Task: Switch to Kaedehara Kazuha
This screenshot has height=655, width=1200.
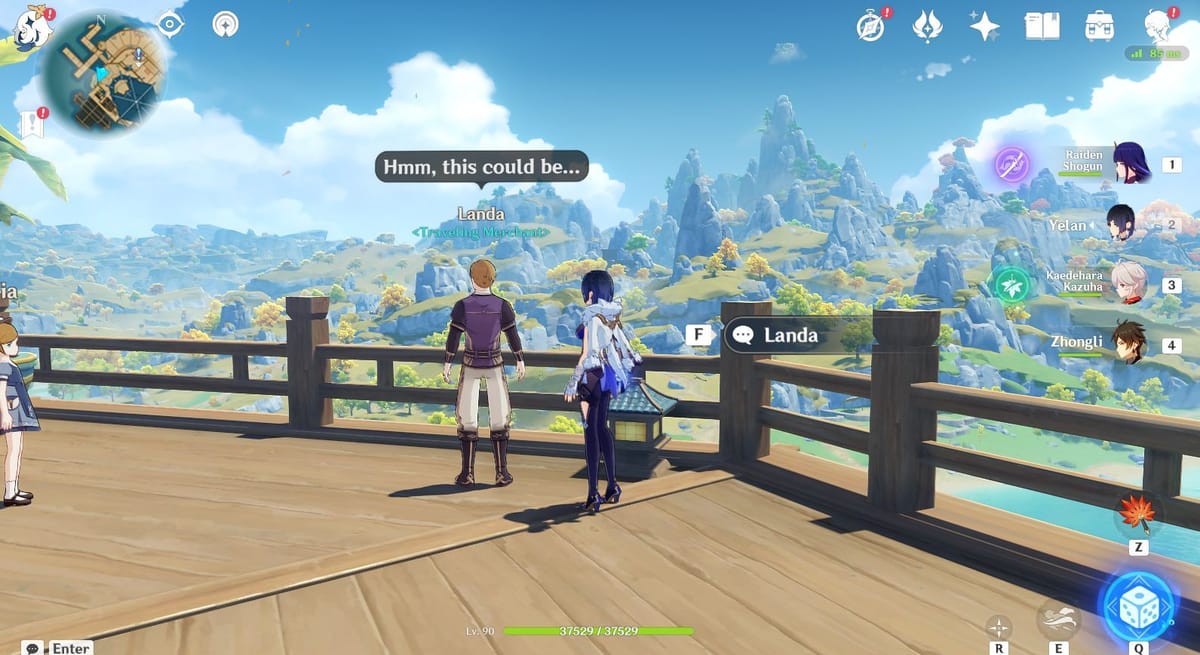Action: click(1130, 285)
